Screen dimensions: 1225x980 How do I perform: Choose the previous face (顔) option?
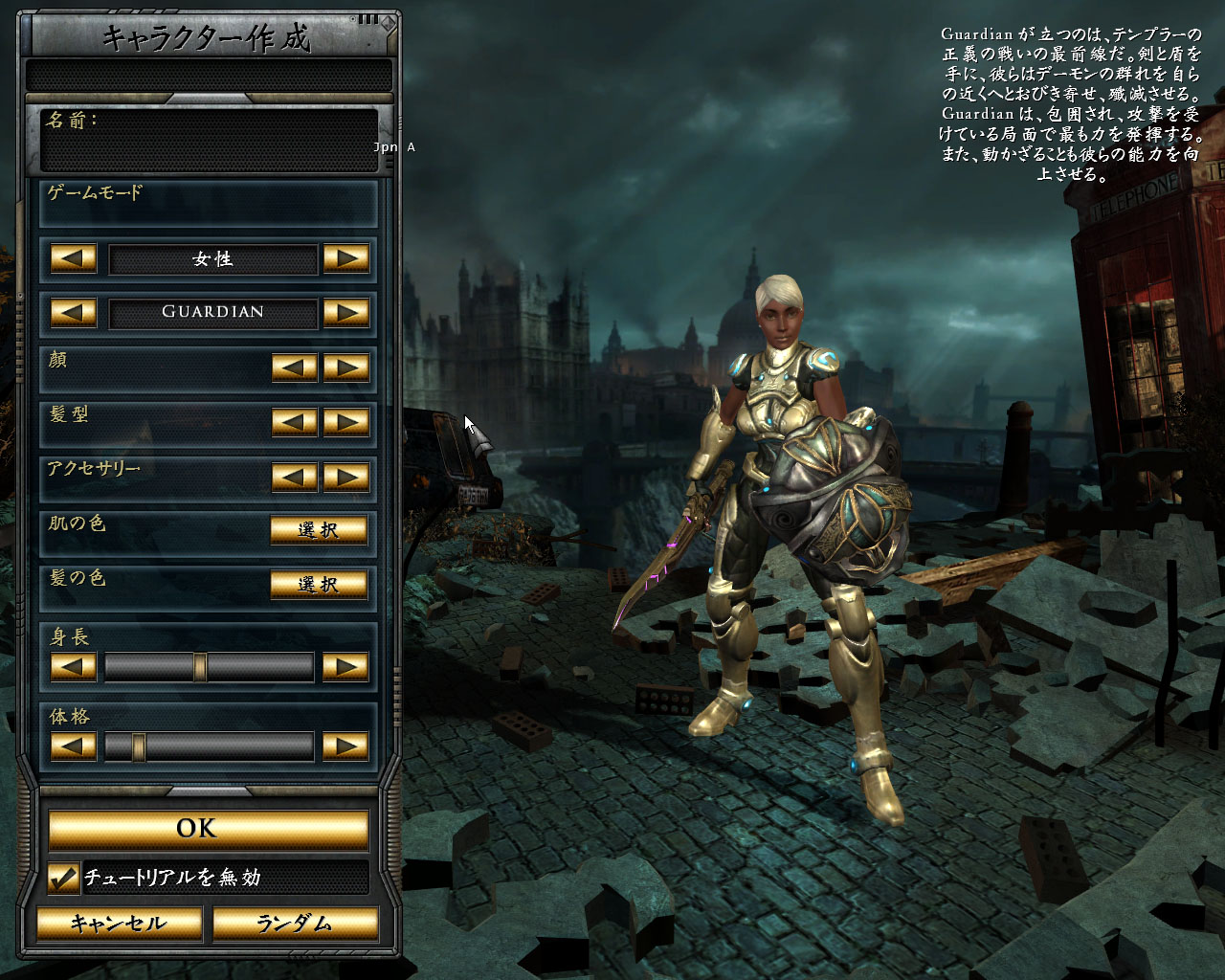coord(295,367)
